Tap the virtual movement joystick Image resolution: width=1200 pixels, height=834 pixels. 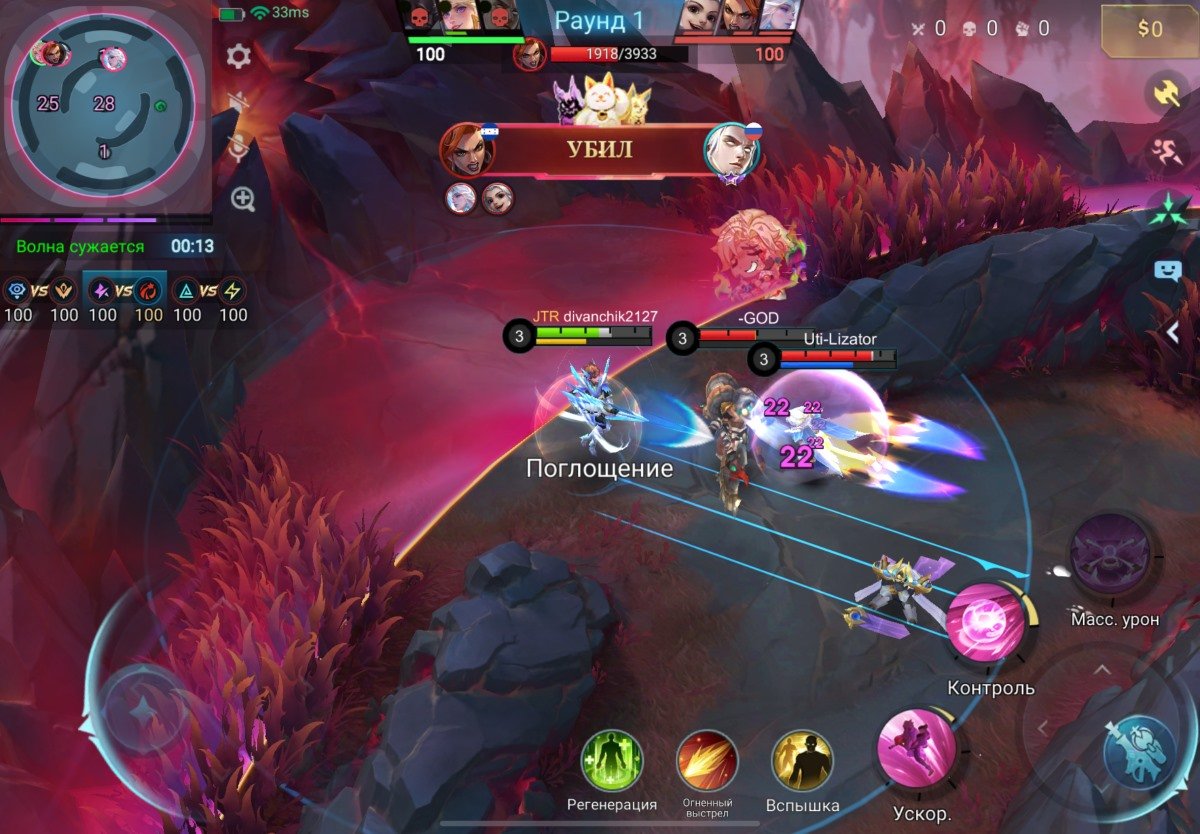pyautogui.click(x=143, y=710)
